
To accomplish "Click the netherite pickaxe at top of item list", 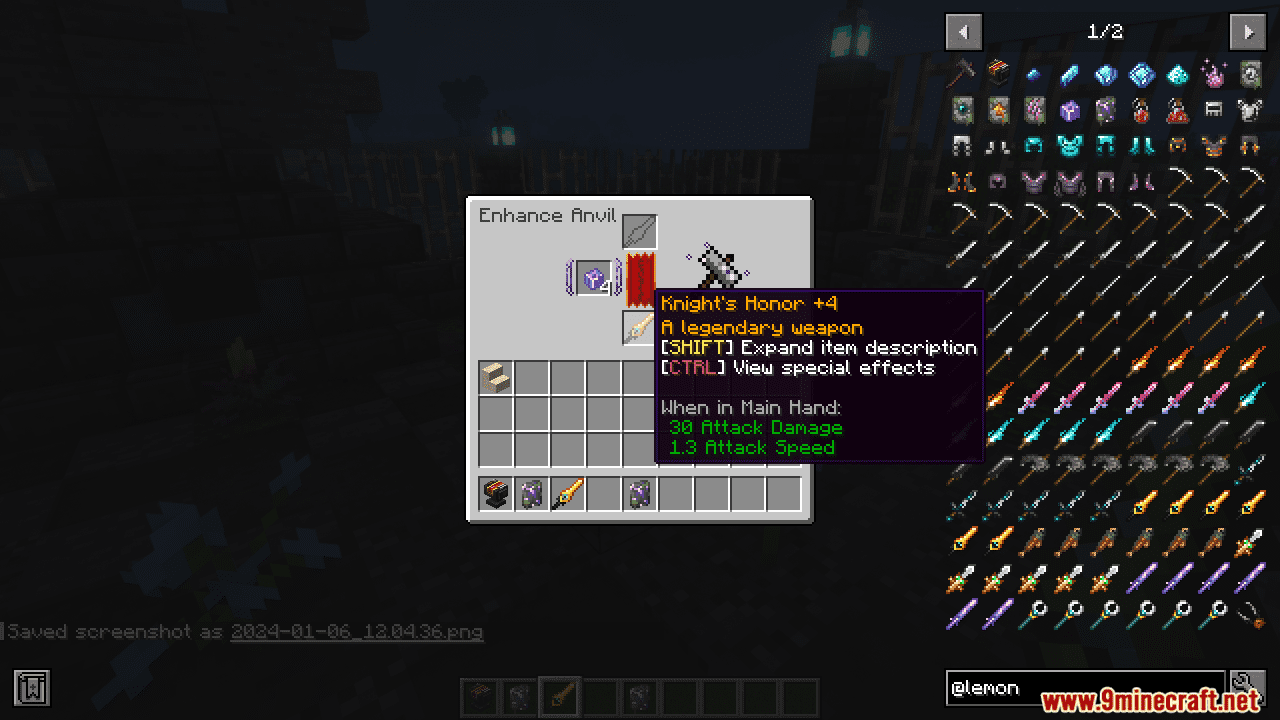I will (961, 74).
